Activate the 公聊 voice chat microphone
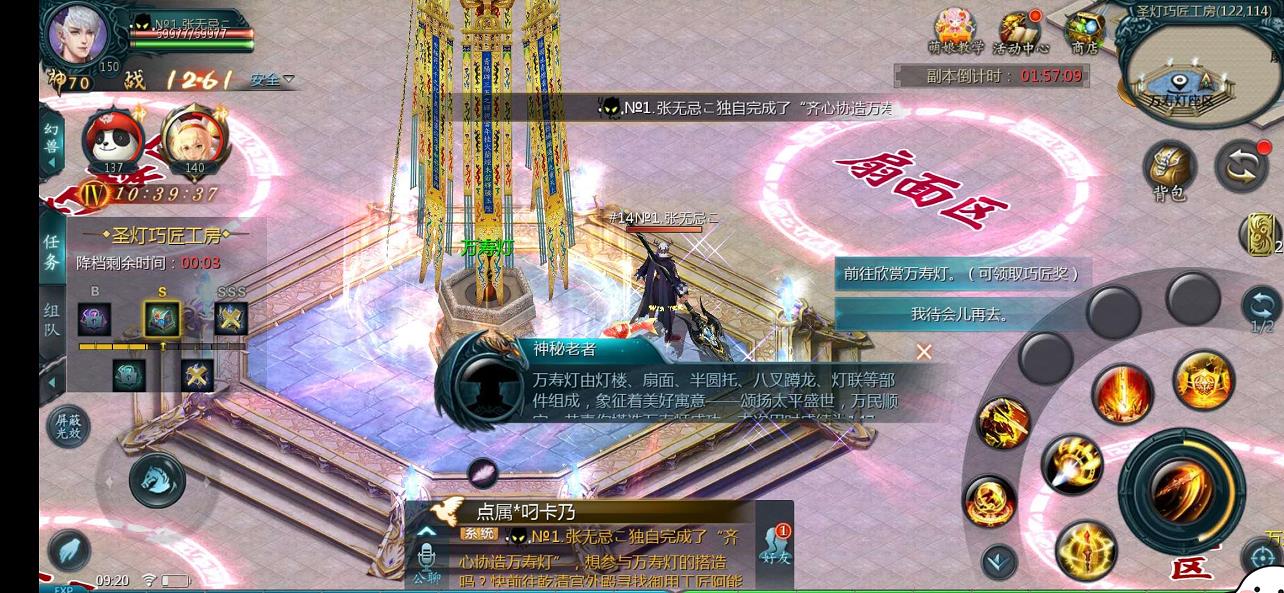The height and width of the screenshot is (593, 1284). [427, 562]
